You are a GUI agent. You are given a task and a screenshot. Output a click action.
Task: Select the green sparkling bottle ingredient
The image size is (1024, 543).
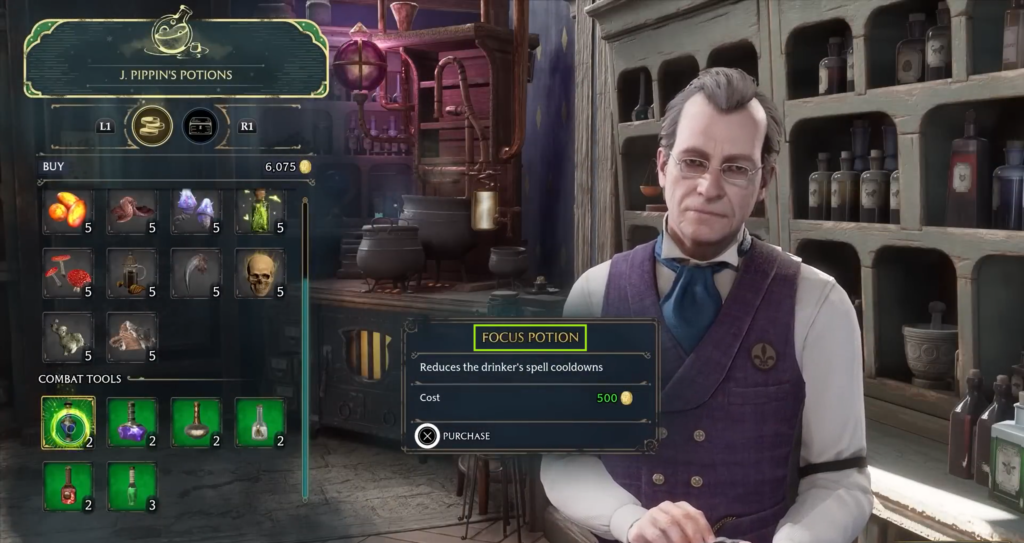point(260,212)
